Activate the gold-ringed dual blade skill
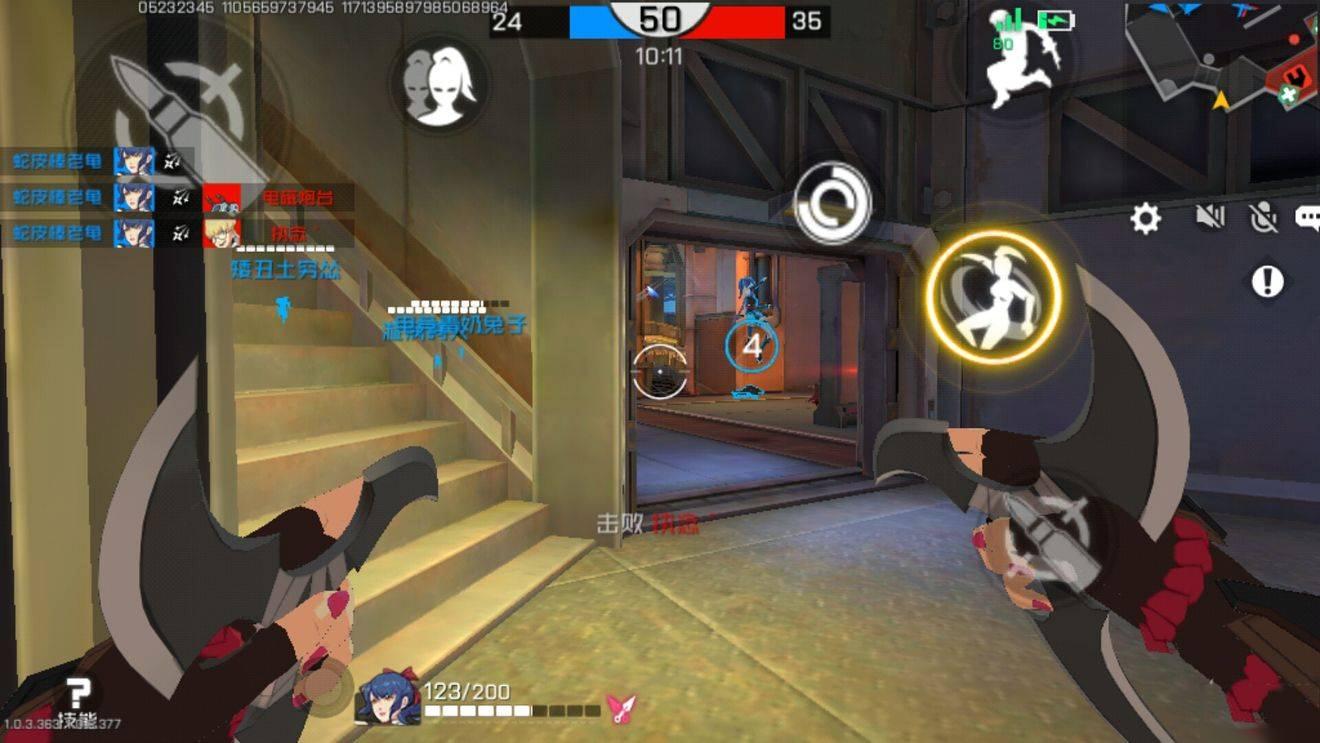 (992, 295)
